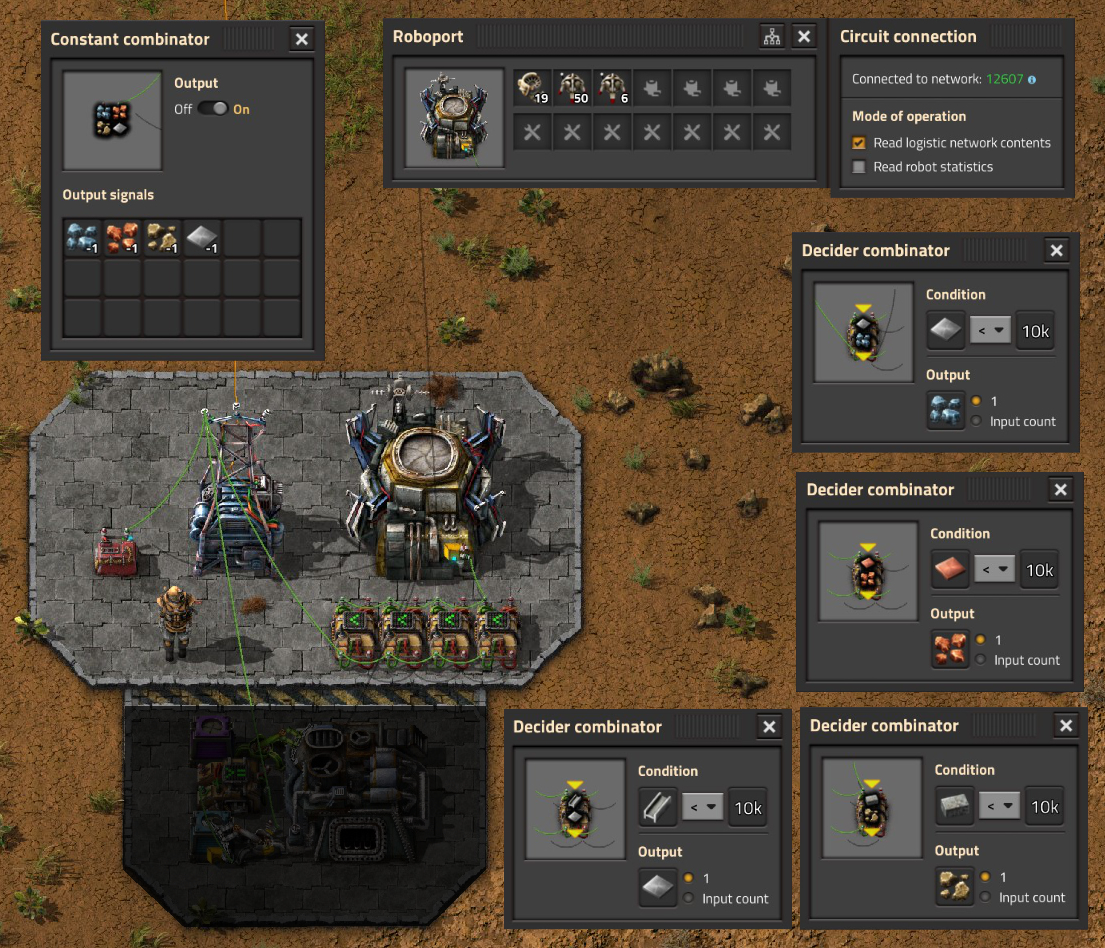The image size is (1105, 948).
Task: Open comparator dropdown for copper plate condition
Action: point(995,570)
